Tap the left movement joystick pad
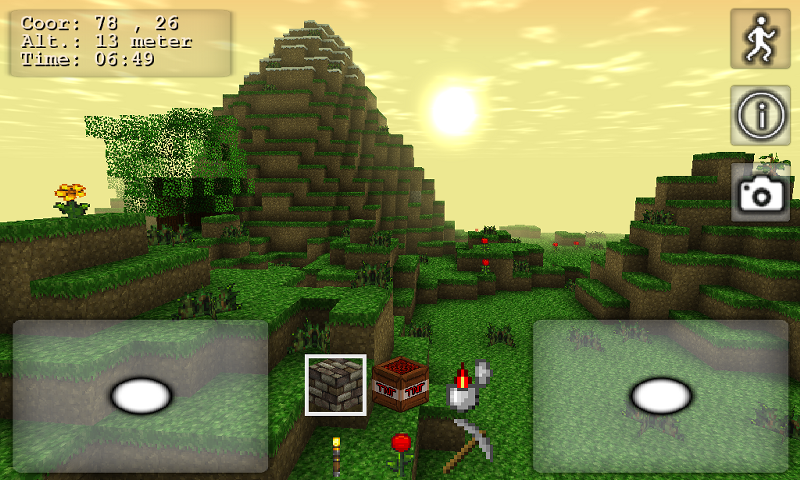 pos(141,396)
